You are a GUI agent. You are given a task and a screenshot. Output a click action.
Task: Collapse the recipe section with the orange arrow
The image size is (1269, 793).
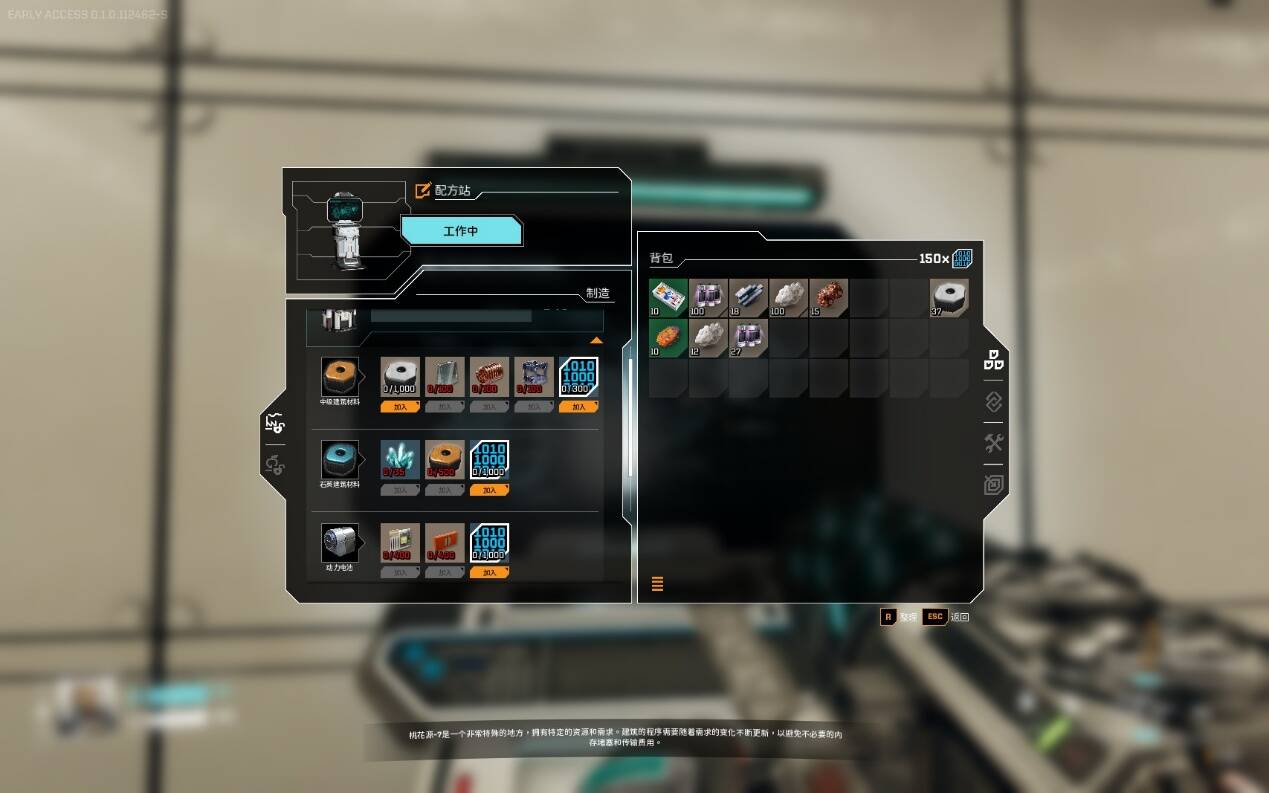point(596,341)
